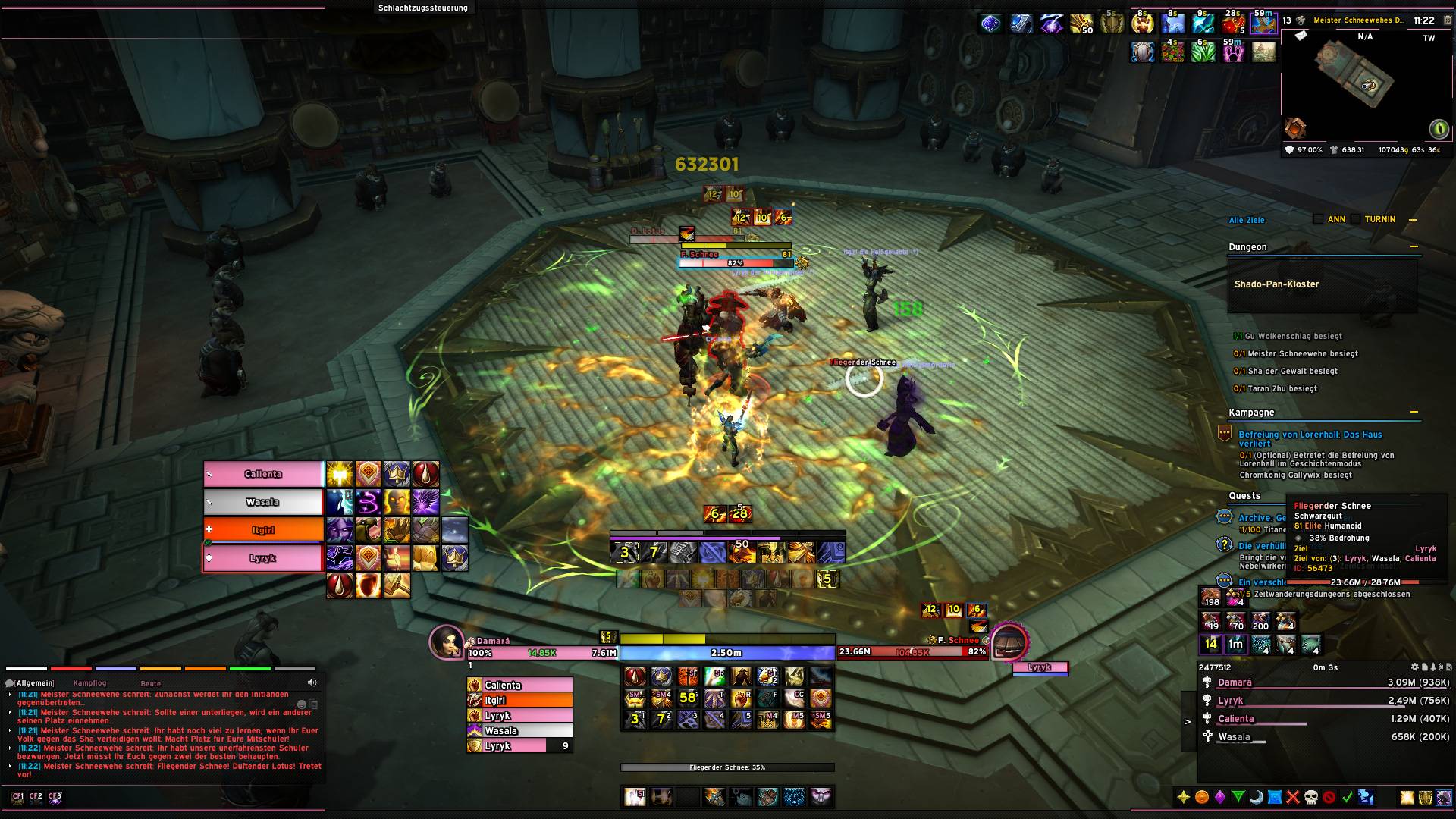Select Itgirl's orange party frame
The image size is (1456, 819).
(263, 530)
